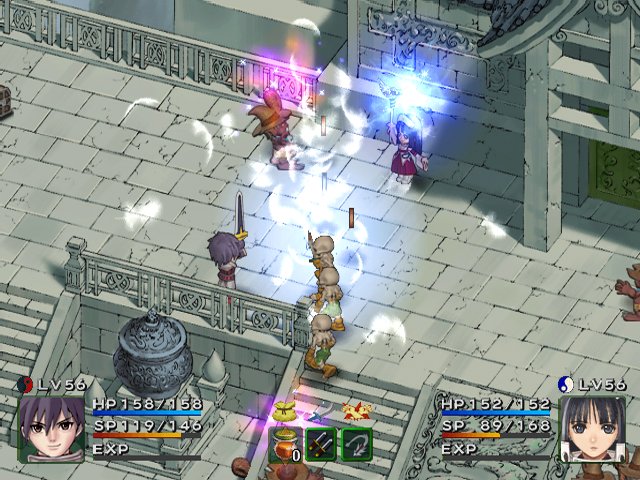Activate the twin swords skill icon
640x480 pixels.
(321, 444)
